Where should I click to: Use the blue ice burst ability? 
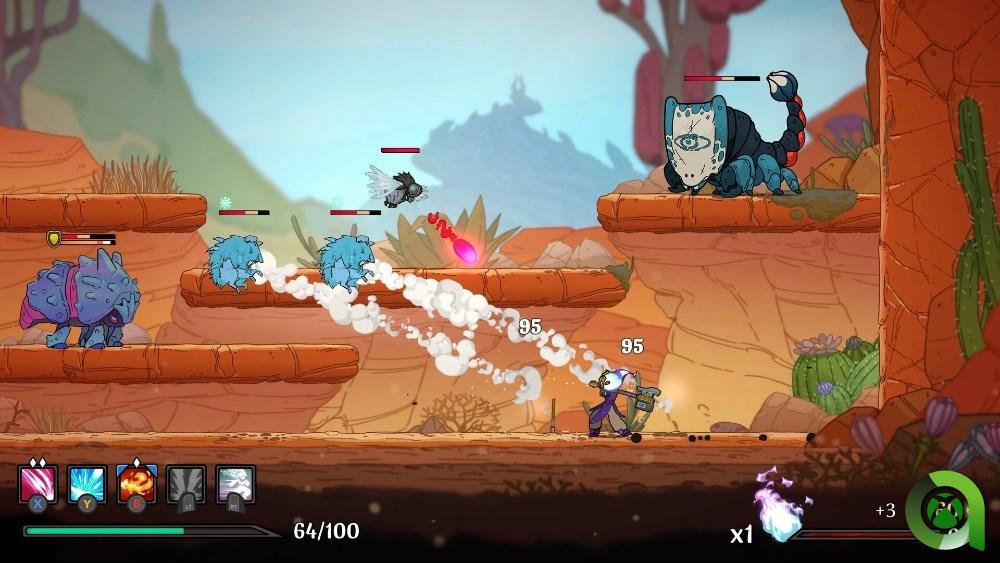87,484
